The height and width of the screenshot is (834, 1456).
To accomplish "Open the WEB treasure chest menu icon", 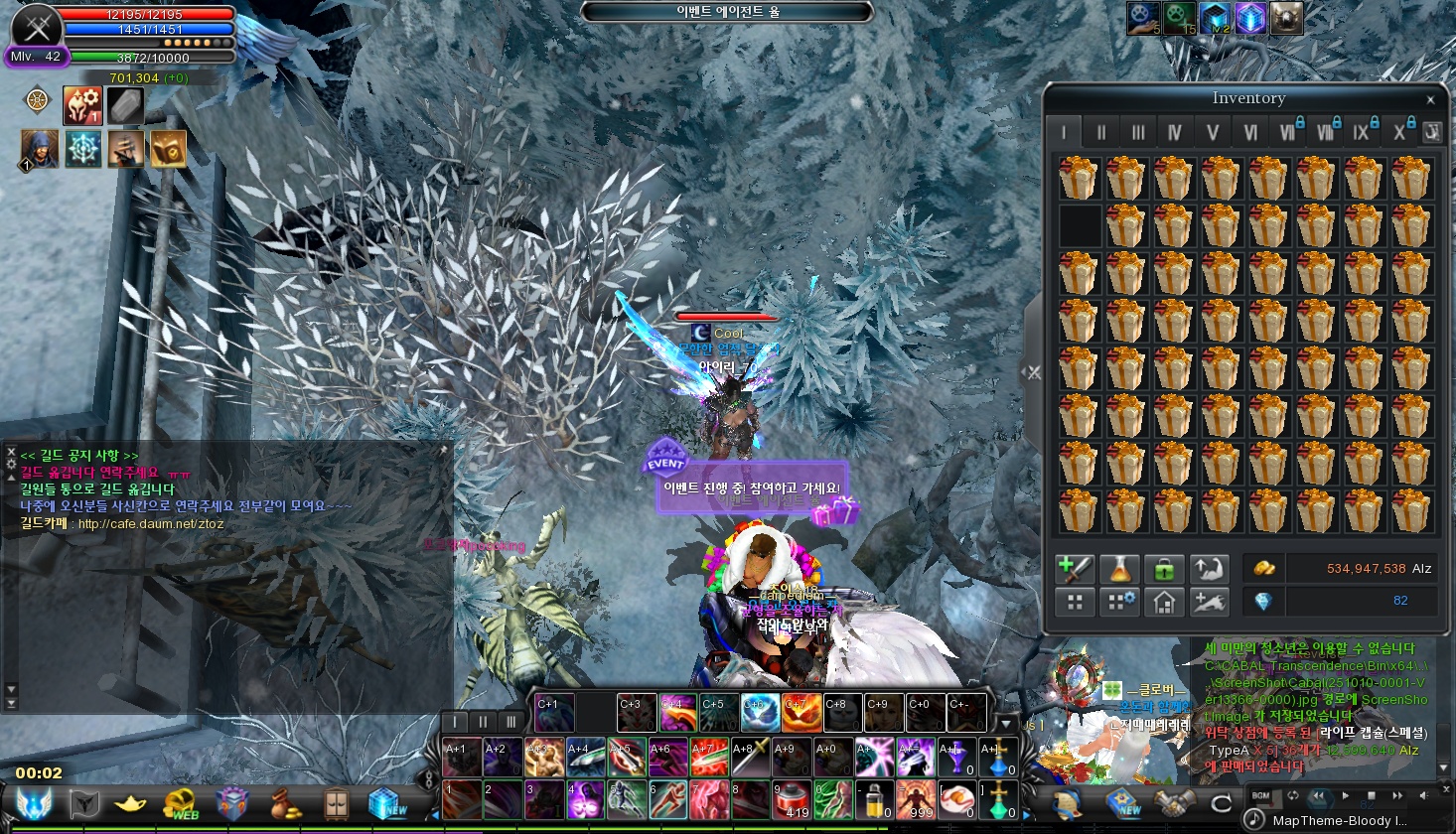I will (x=181, y=803).
